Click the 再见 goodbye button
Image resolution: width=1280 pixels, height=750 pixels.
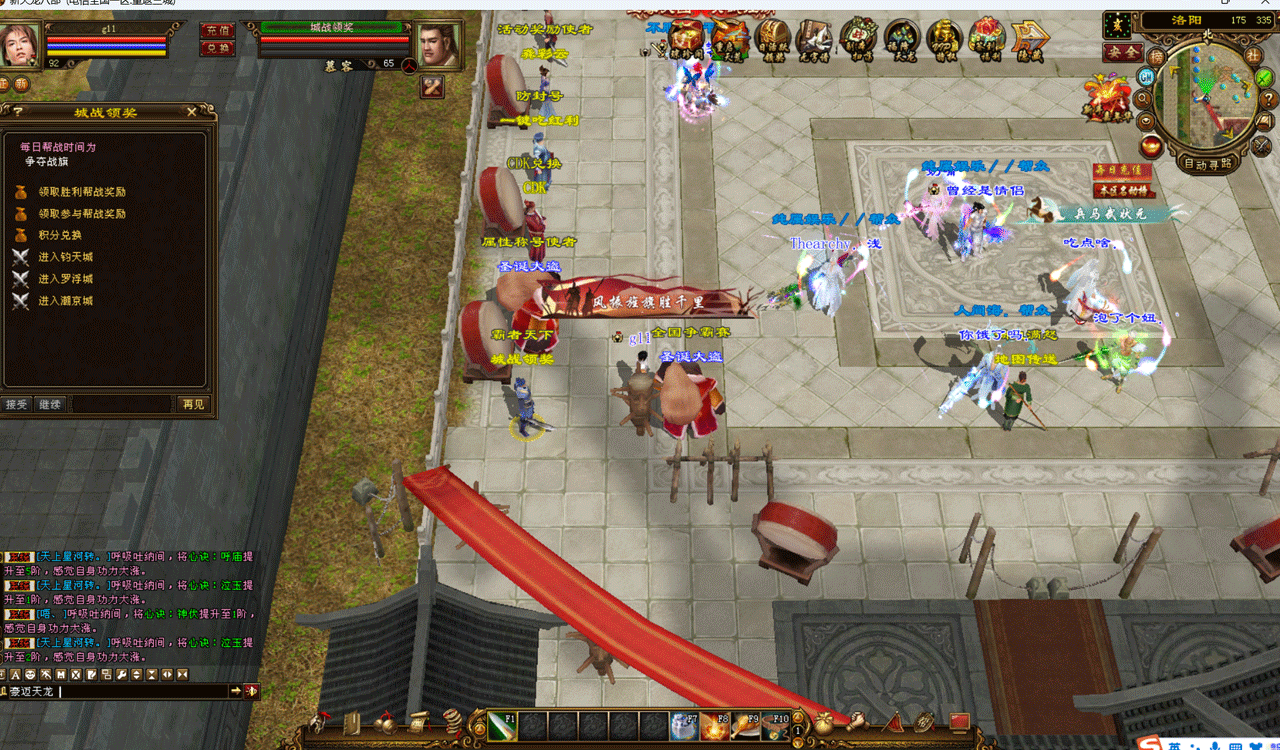(x=193, y=405)
